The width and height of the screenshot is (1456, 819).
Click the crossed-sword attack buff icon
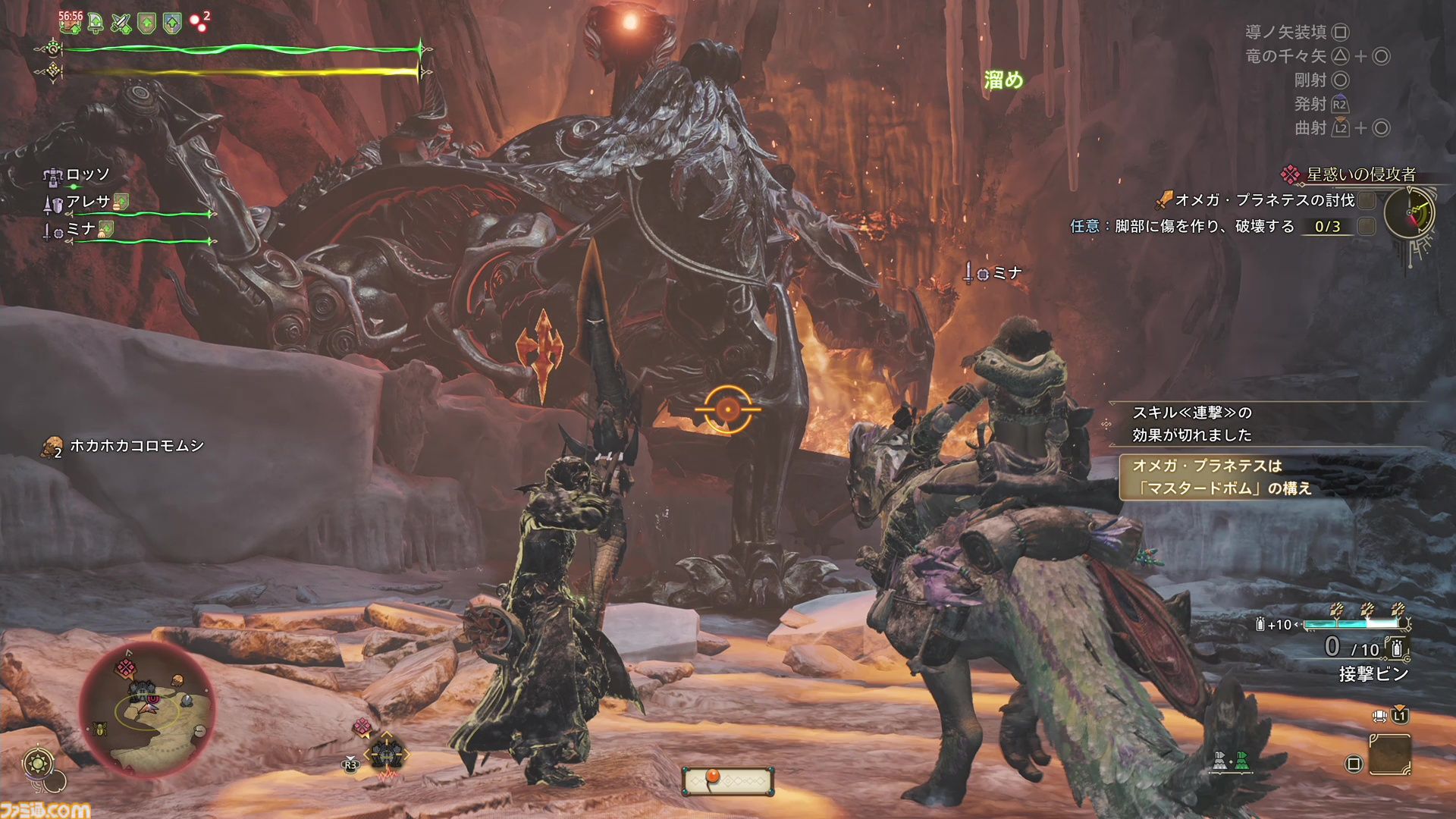click(x=121, y=24)
